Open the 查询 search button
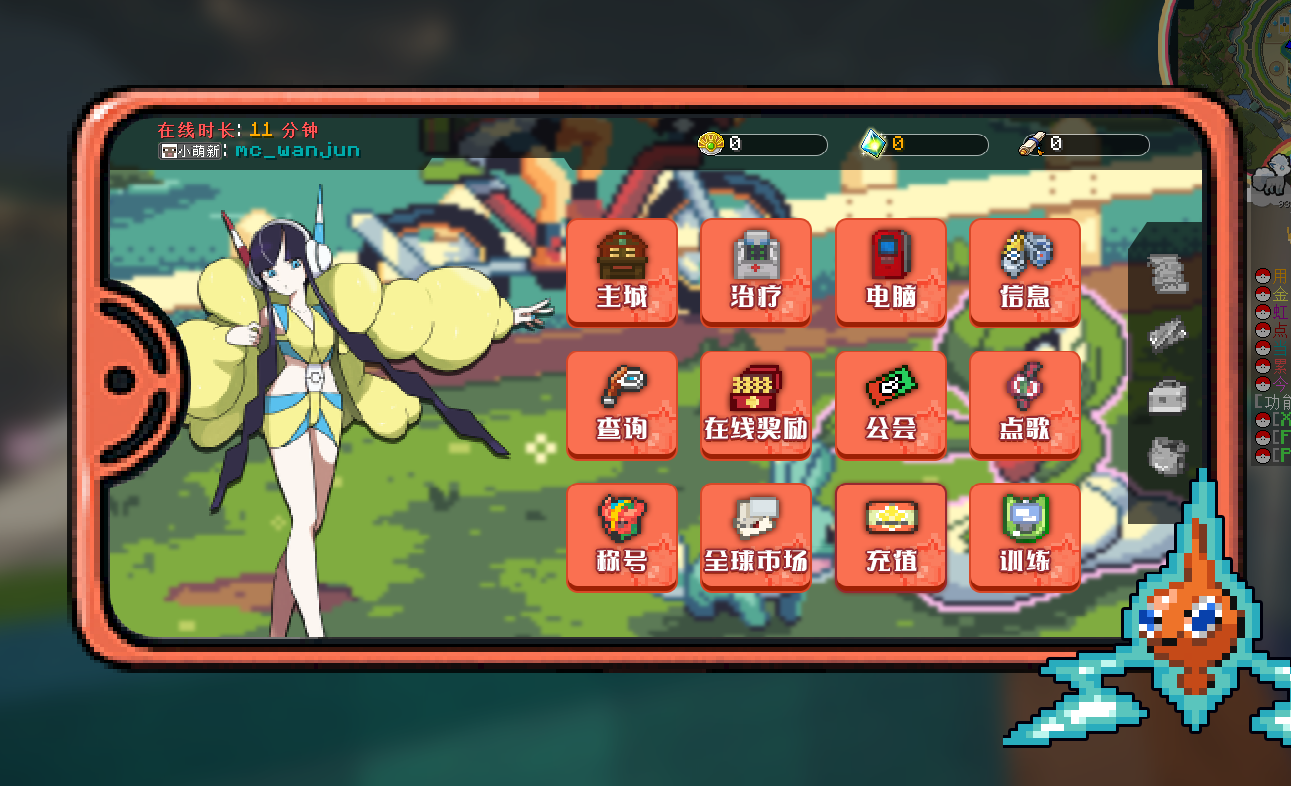Viewport: 1291px width, 786px height. point(622,404)
